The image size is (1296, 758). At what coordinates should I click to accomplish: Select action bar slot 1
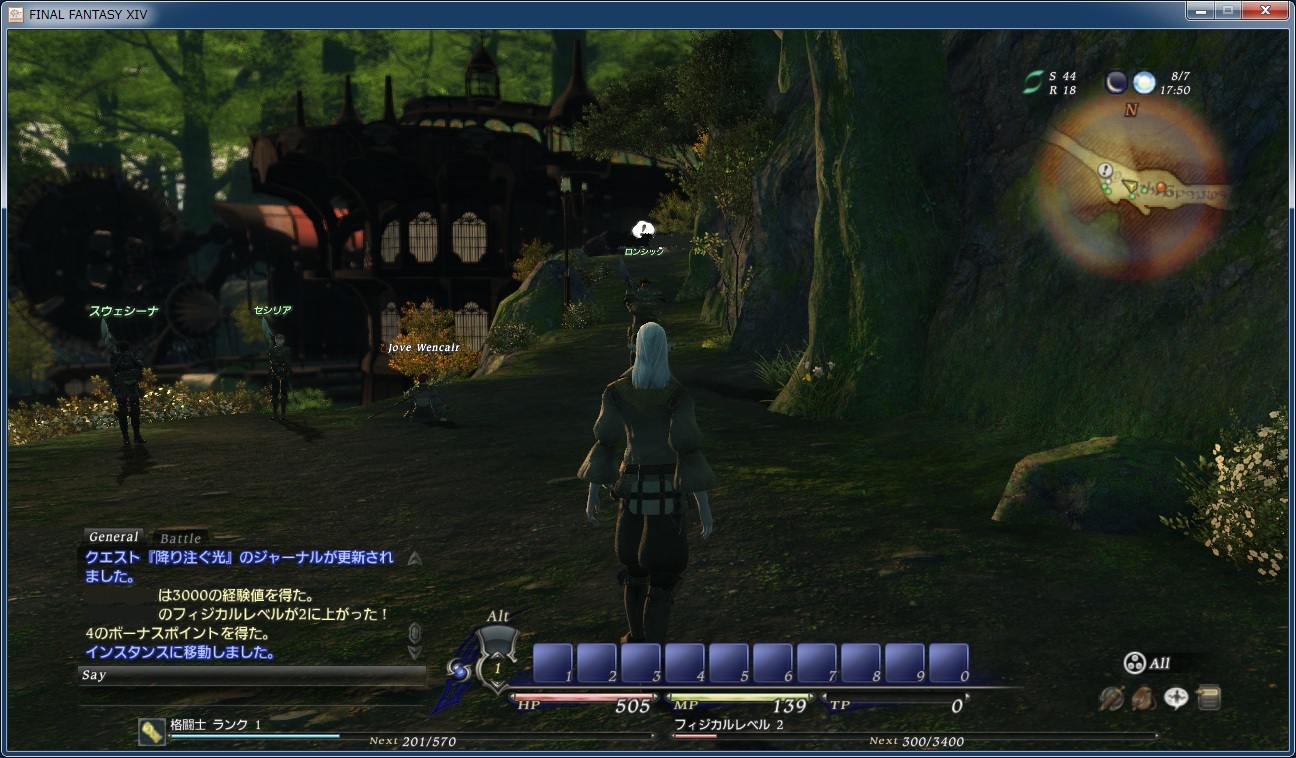point(552,663)
